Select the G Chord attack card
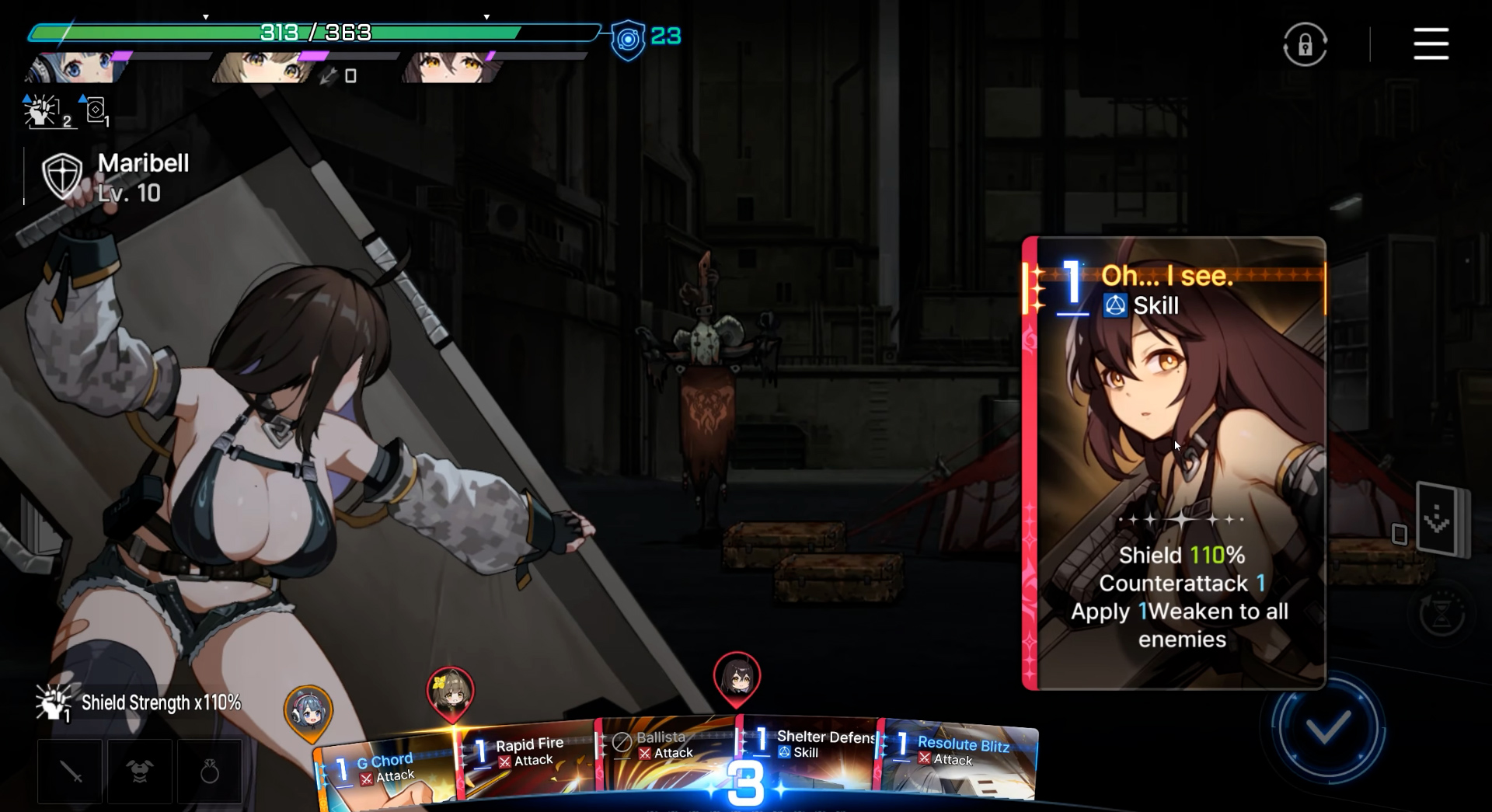 (385, 772)
